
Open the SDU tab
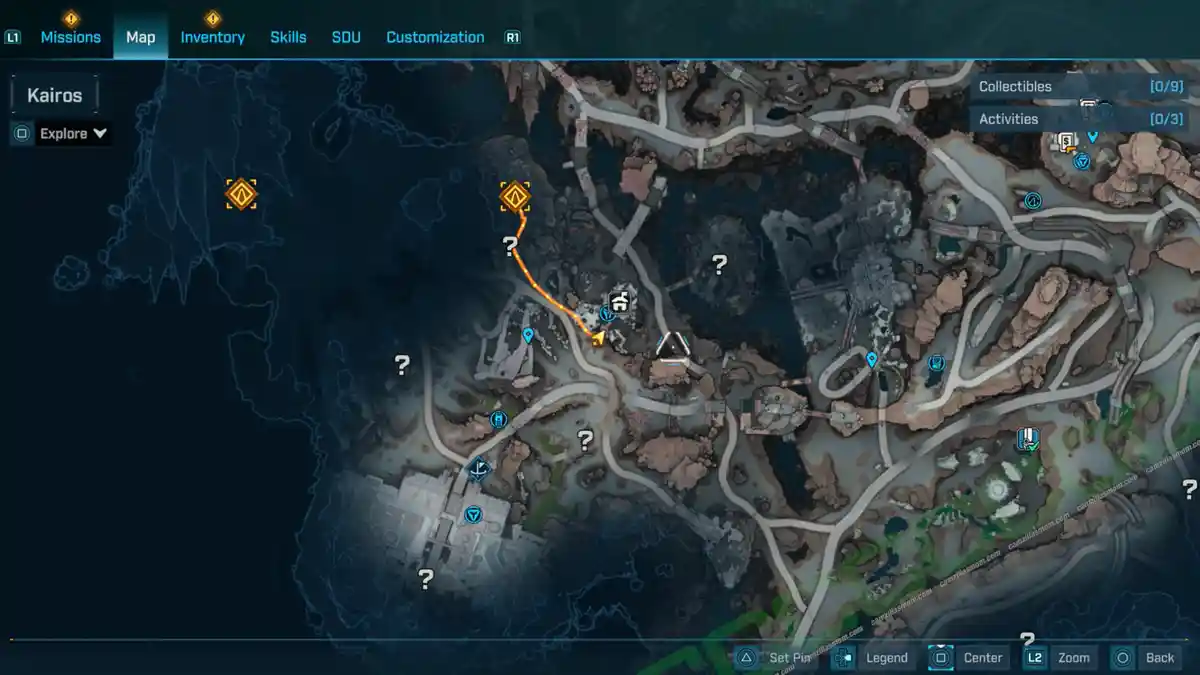(346, 37)
